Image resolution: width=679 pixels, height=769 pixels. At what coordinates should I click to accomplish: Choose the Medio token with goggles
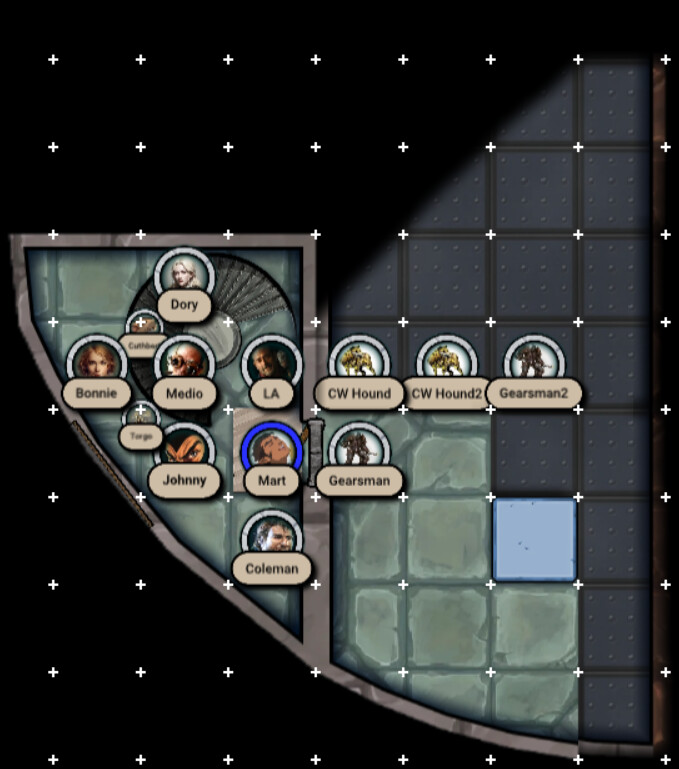point(184,361)
